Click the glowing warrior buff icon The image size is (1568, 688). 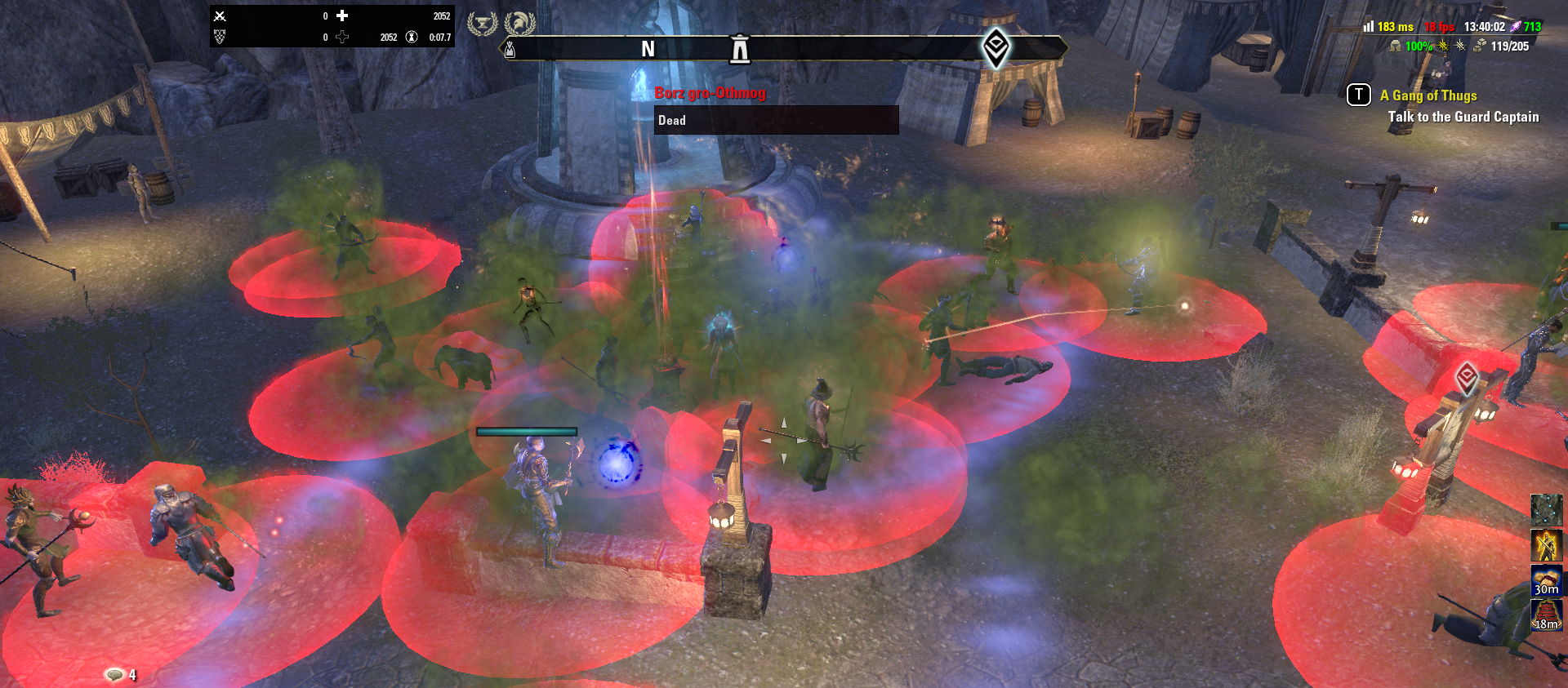(x=1546, y=544)
